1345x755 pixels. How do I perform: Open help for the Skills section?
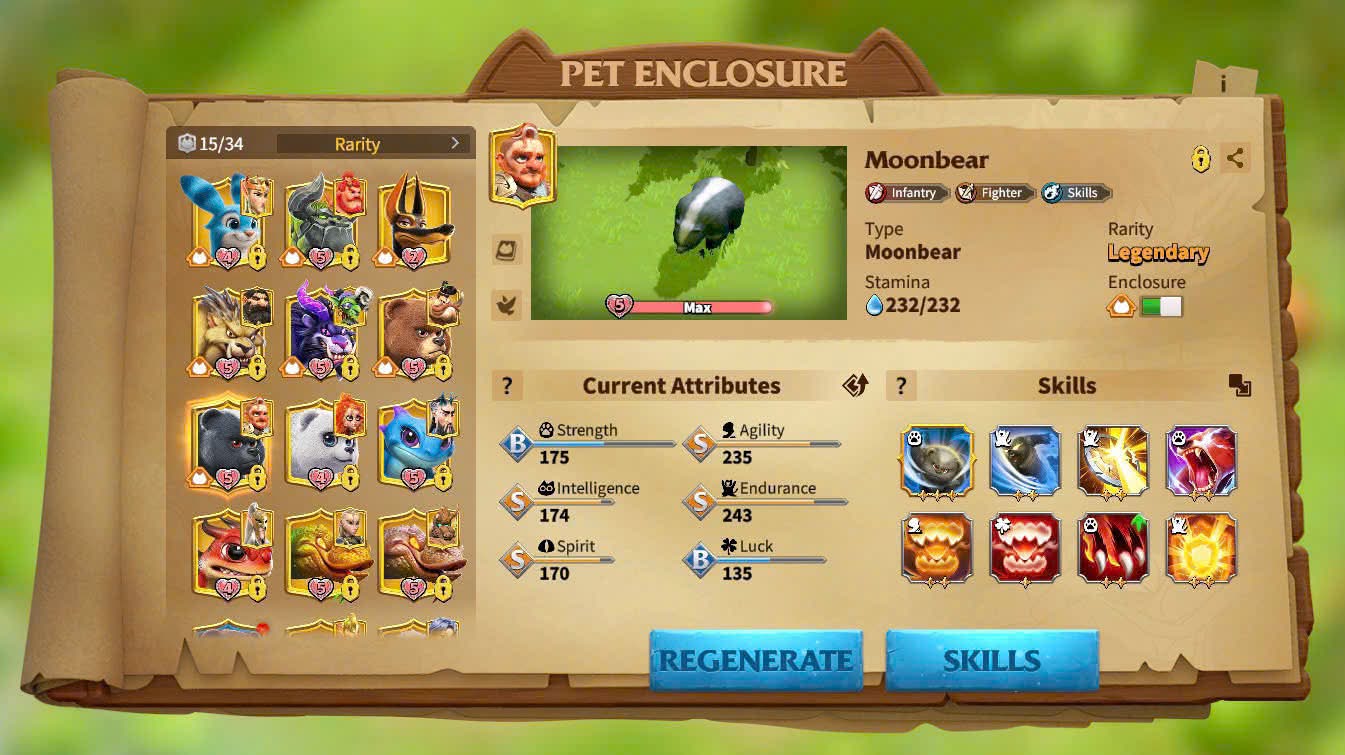(901, 386)
